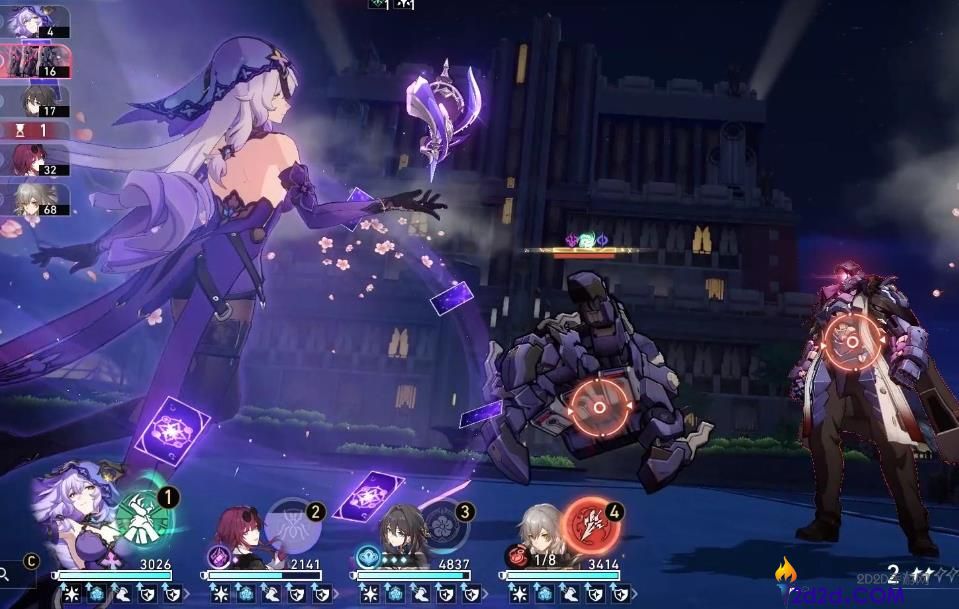Target the standing enemy's red reticle
Viewport: 959px width, 609px height.
coord(850,342)
